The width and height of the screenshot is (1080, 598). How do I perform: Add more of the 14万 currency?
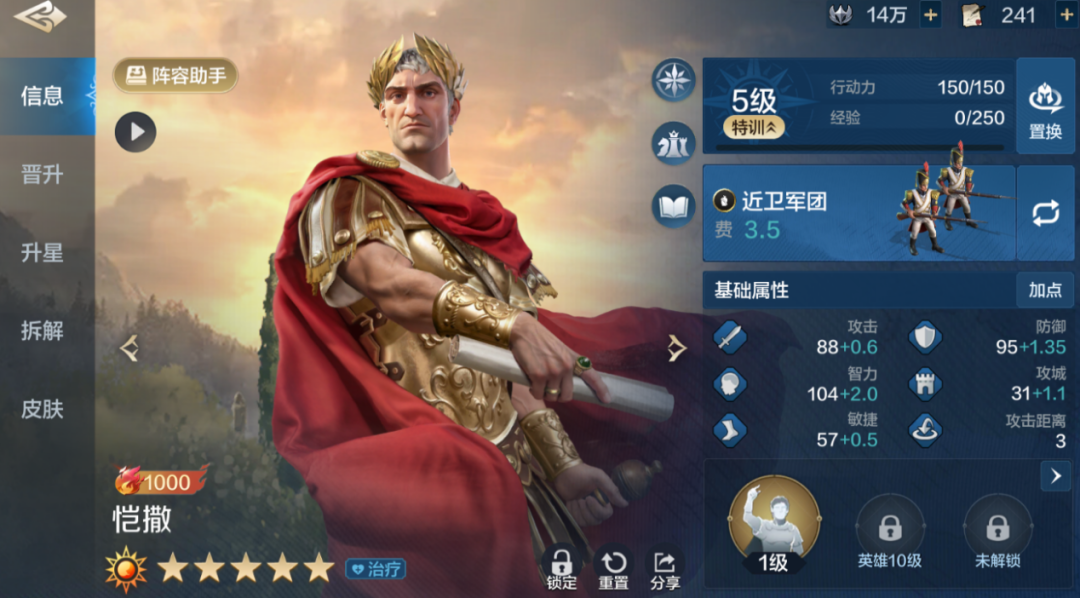pos(930,15)
